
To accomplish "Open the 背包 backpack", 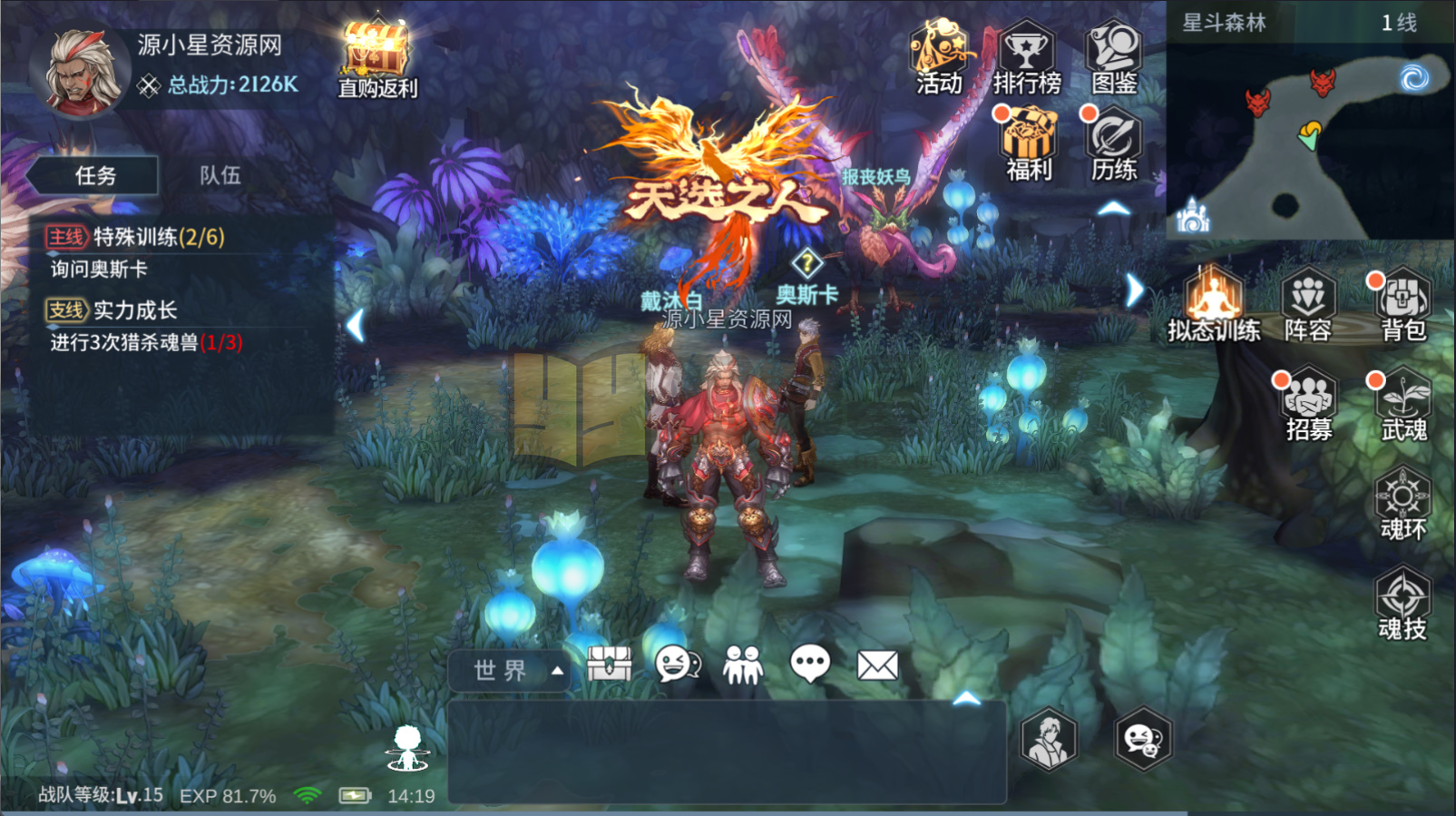I will click(1402, 306).
